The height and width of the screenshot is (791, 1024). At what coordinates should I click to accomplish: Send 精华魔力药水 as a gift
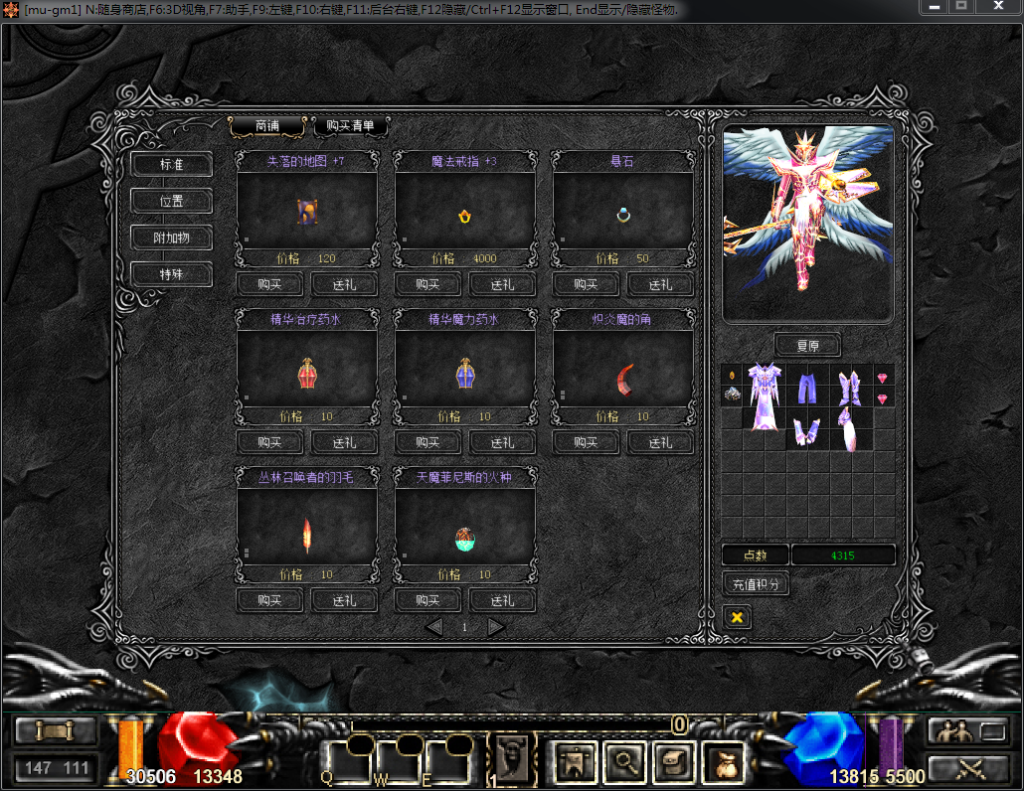coord(502,442)
